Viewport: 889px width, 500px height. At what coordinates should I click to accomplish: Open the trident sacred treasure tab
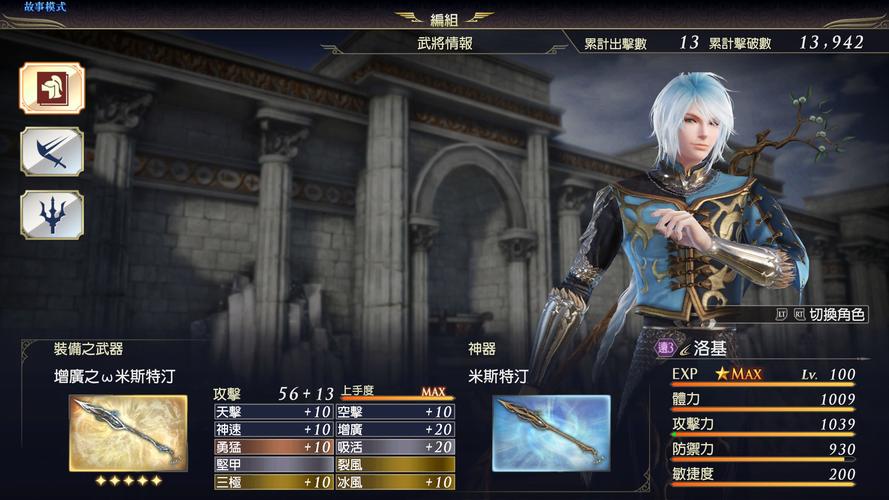pos(52,214)
